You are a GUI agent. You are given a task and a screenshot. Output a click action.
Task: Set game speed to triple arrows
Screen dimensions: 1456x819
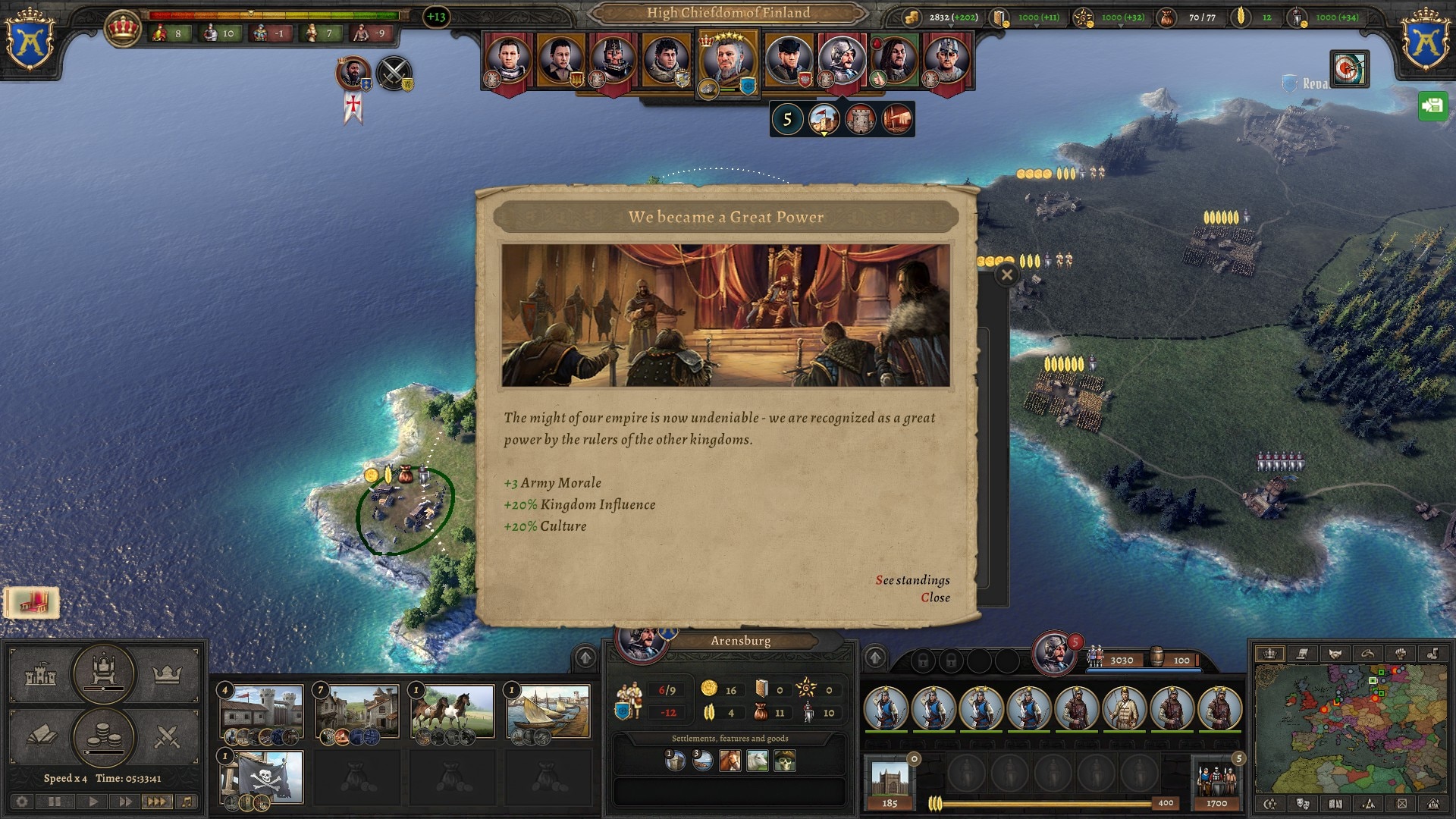(155, 802)
